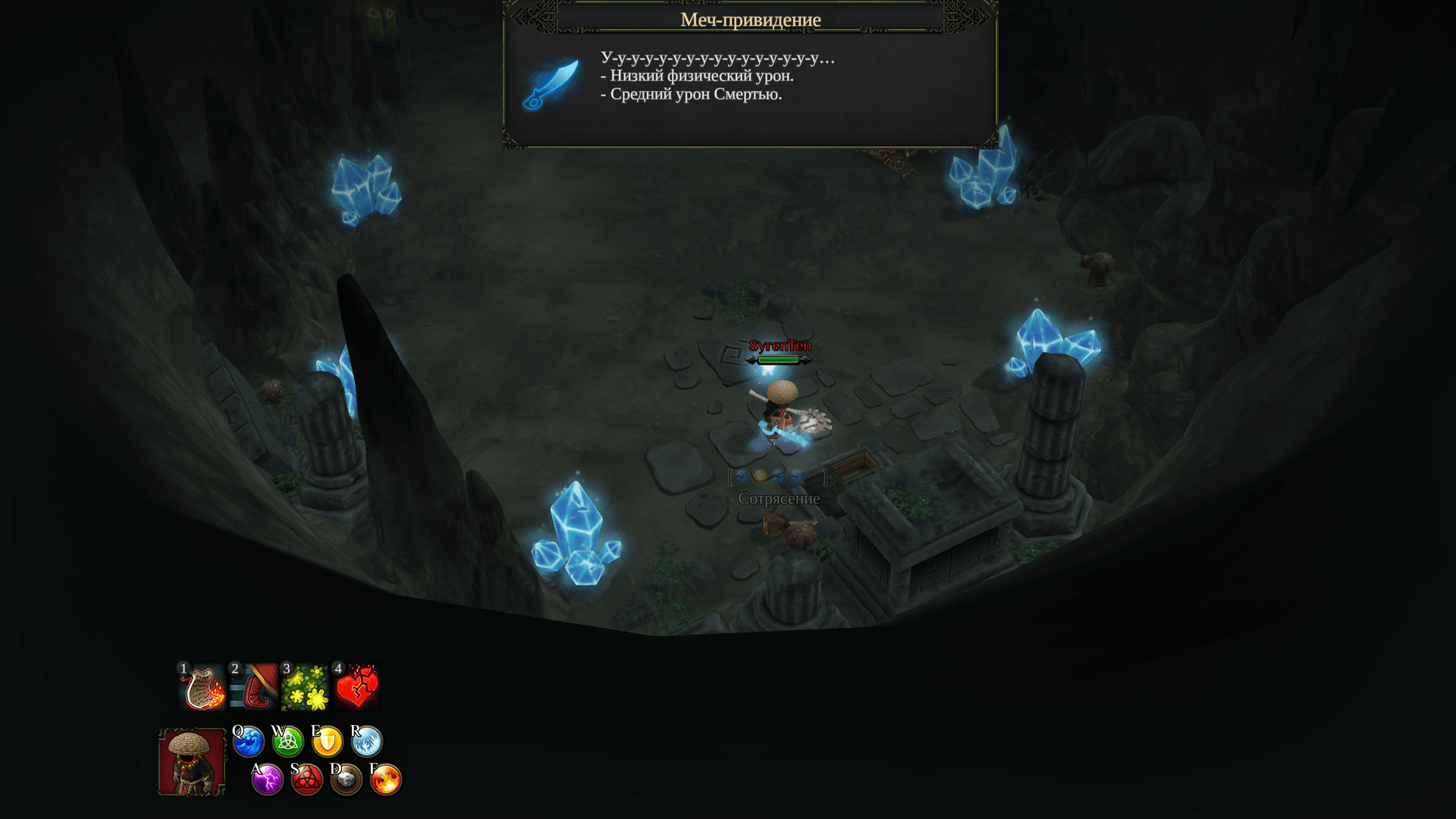The height and width of the screenshot is (819, 1456).
Task: Click the ghost sword icon in the tooltip
Action: [551, 84]
